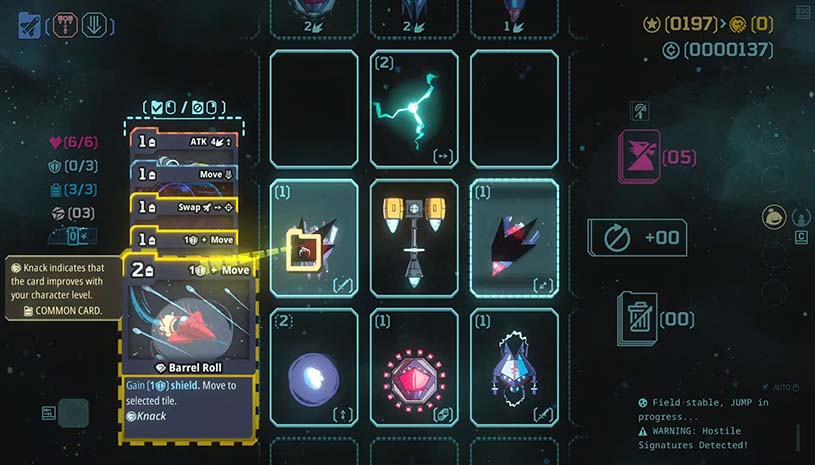Click the rocket weapon icon in top-left
The image size is (815, 465).
[x=29, y=24]
